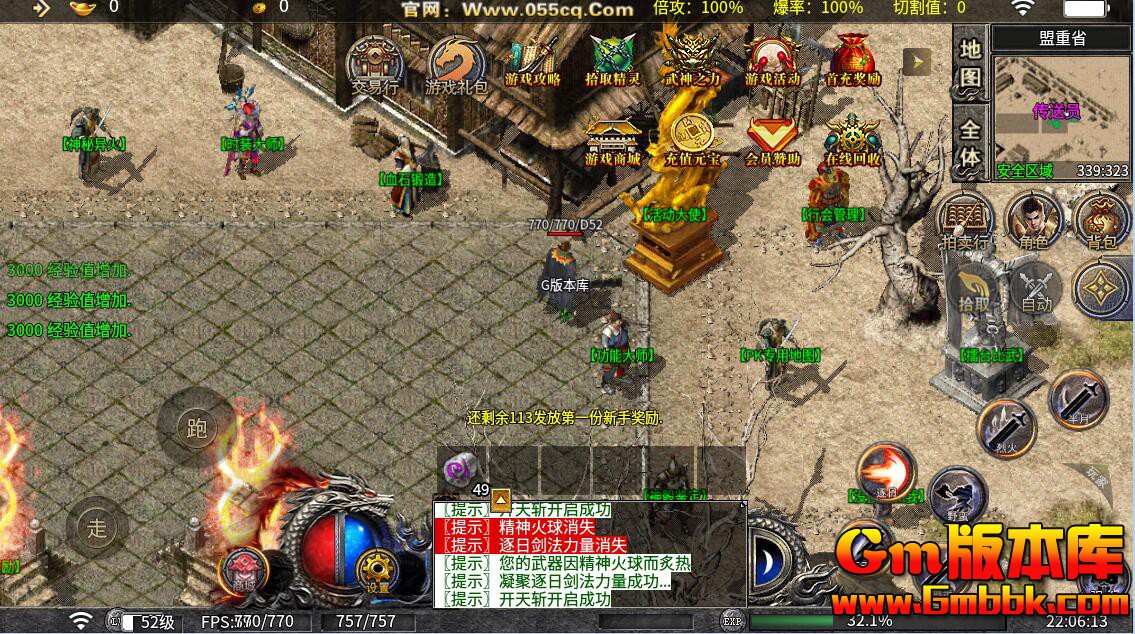The image size is (1135, 634).
Task: Collapse the top icon bar with the arrow
Action: pos(916,62)
